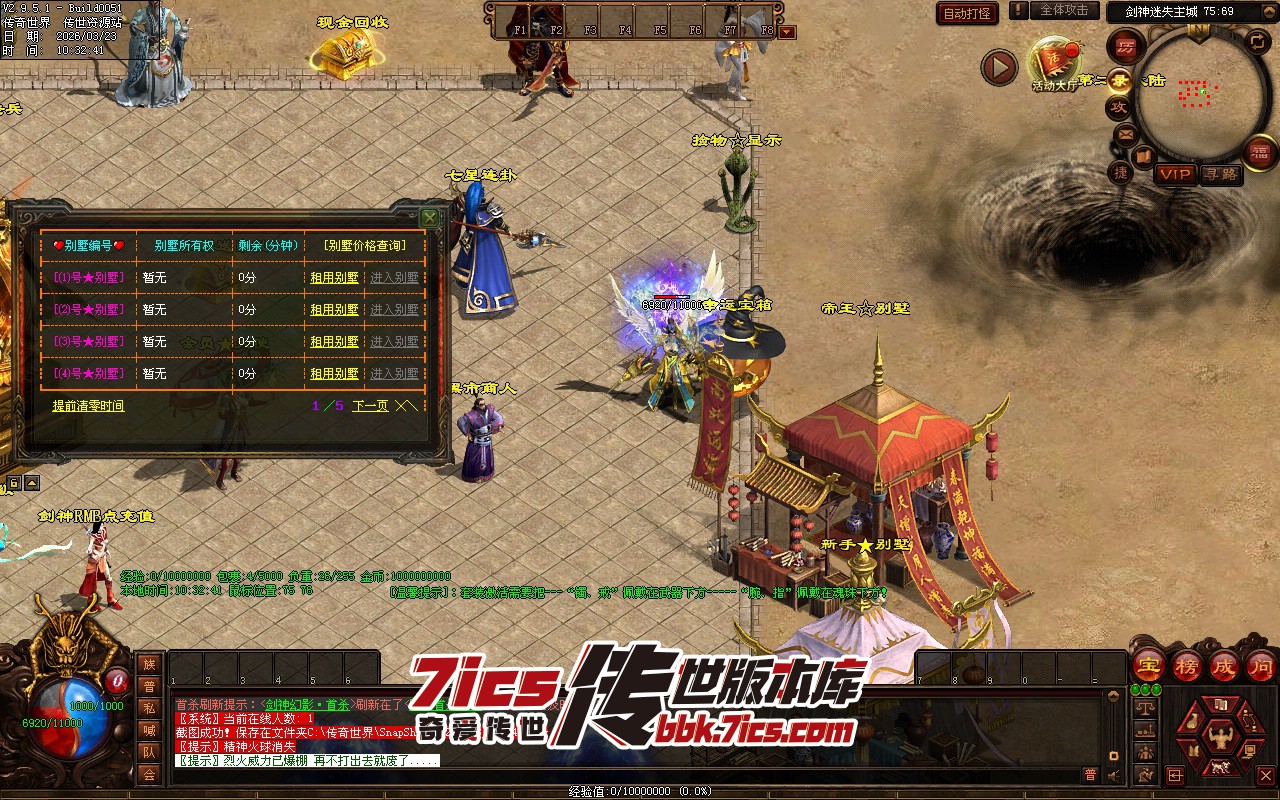Open the 活动大厅 activity hall icon
The width and height of the screenshot is (1280, 800).
[x=1056, y=62]
